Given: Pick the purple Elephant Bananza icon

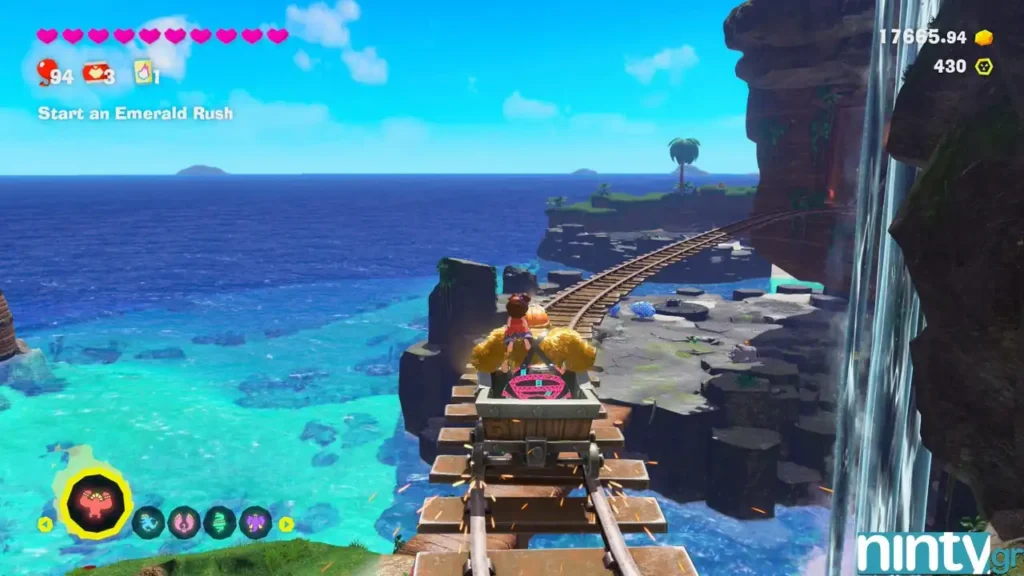Looking at the screenshot, I should (x=255, y=522).
